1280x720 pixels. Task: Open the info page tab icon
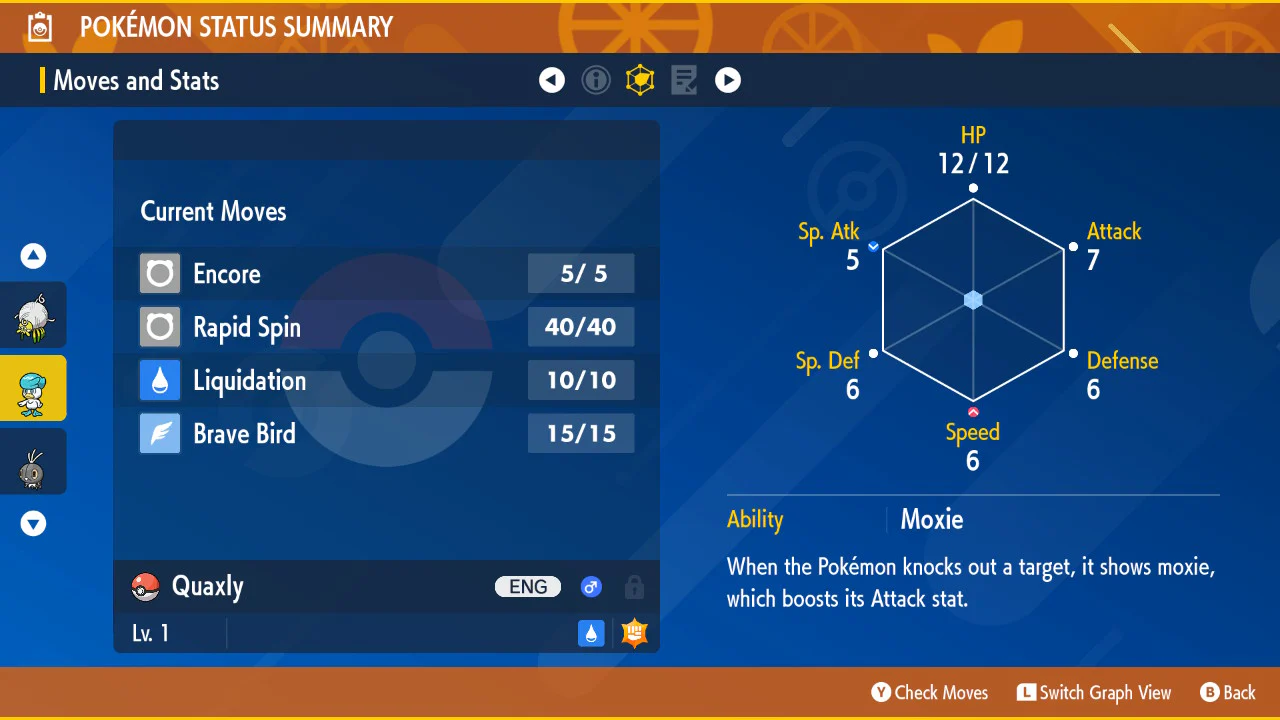[596, 80]
